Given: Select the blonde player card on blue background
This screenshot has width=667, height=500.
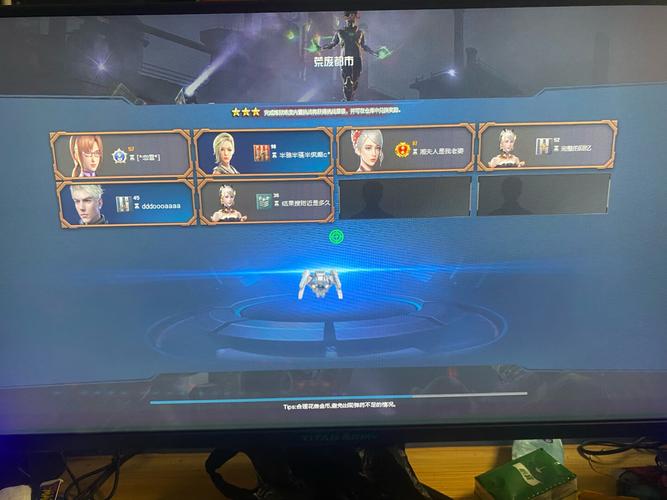Looking at the screenshot, I should coord(263,151).
